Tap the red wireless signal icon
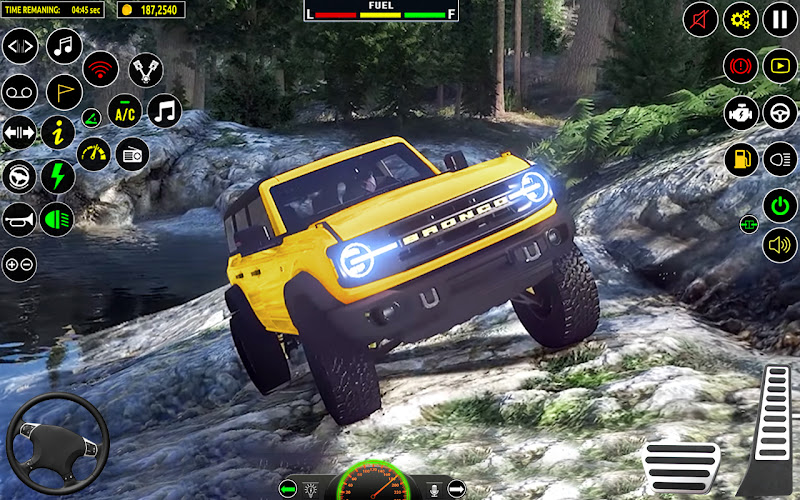Viewport: 800px width, 500px height. (x=100, y=68)
